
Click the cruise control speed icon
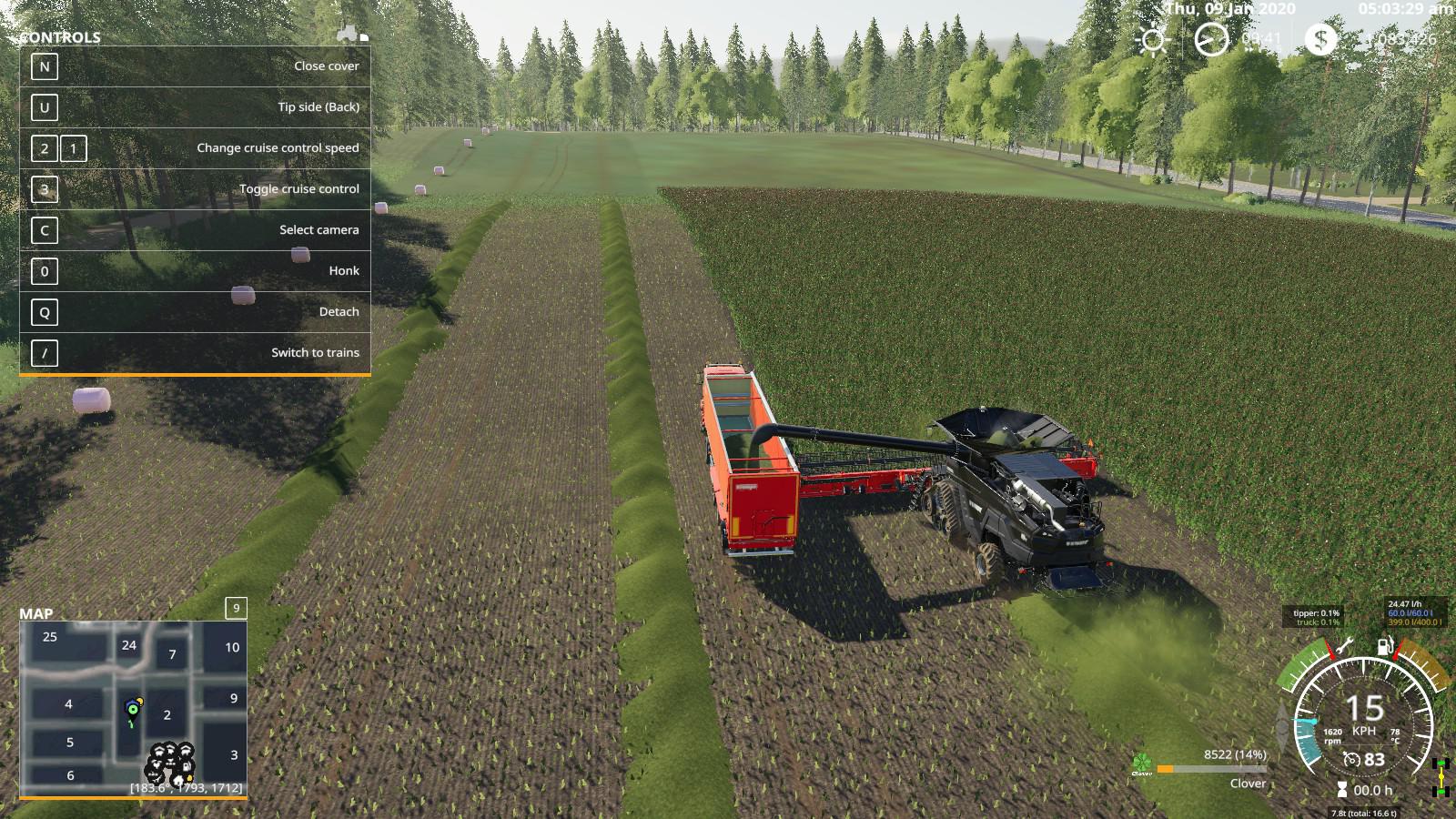pyautogui.click(x=1352, y=760)
